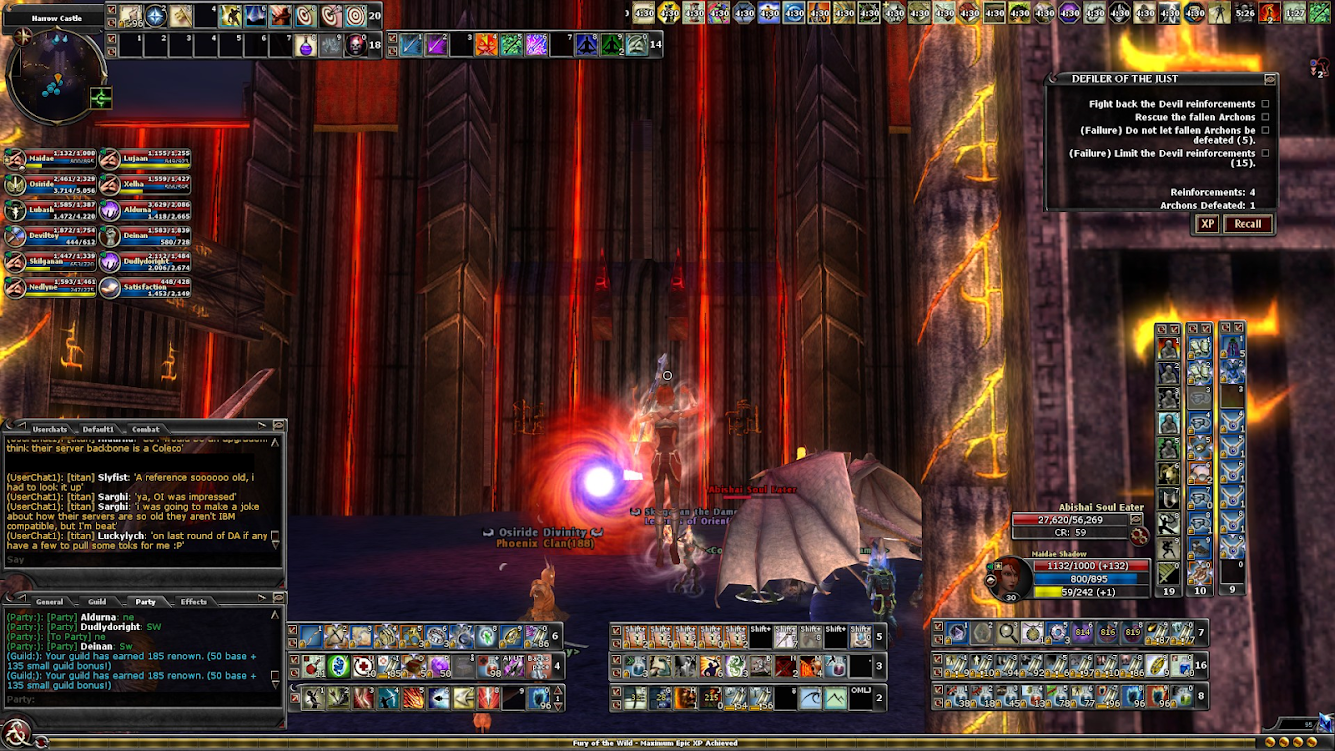The image size is (1335, 751).
Task: Select the Userchats chat tab
Action: [x=50, y=429]
